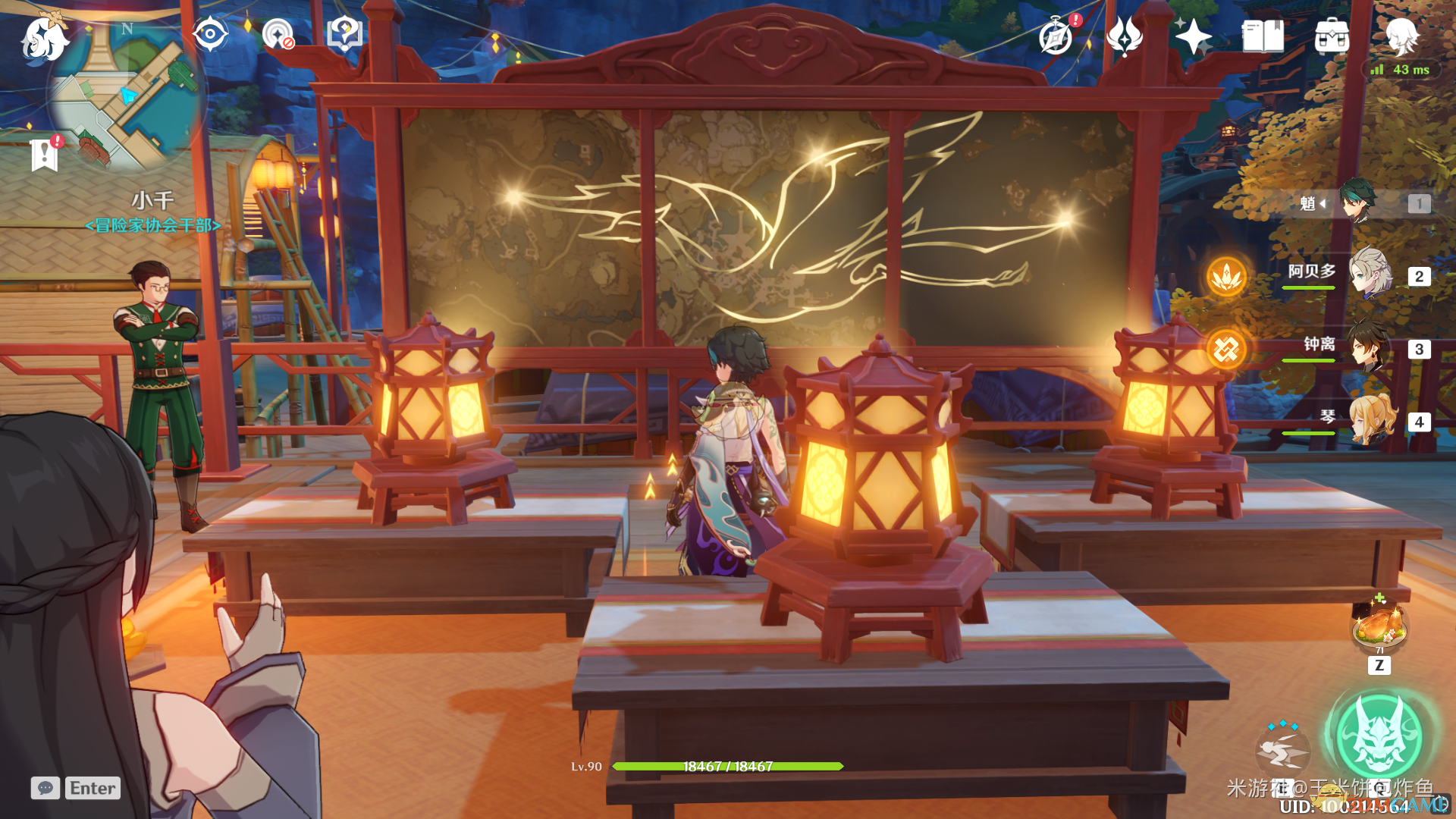Open the inventory backpack icon

(x=1332, y=36)
